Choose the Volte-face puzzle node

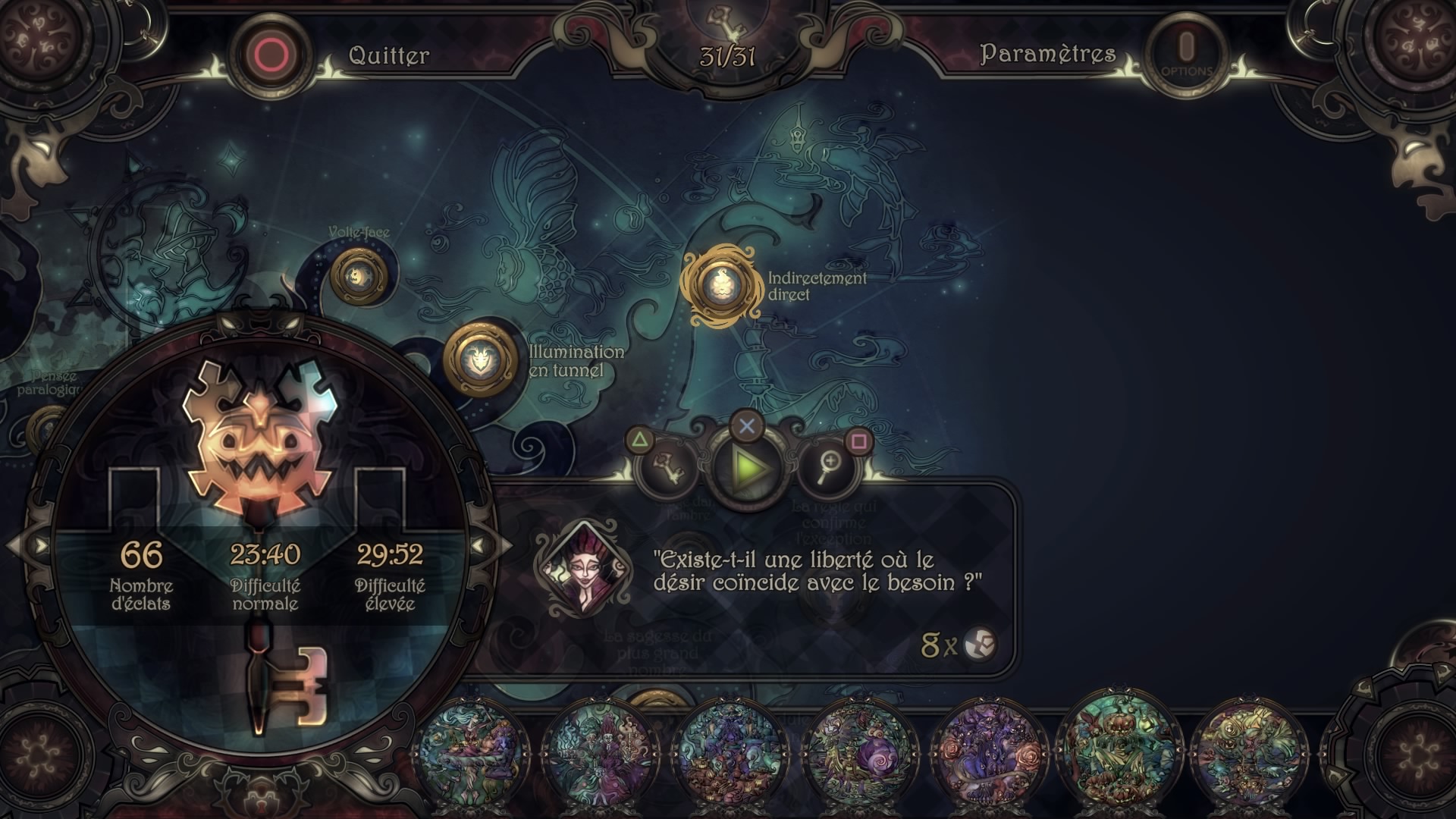pyautogui.click(x=358, y=276)
